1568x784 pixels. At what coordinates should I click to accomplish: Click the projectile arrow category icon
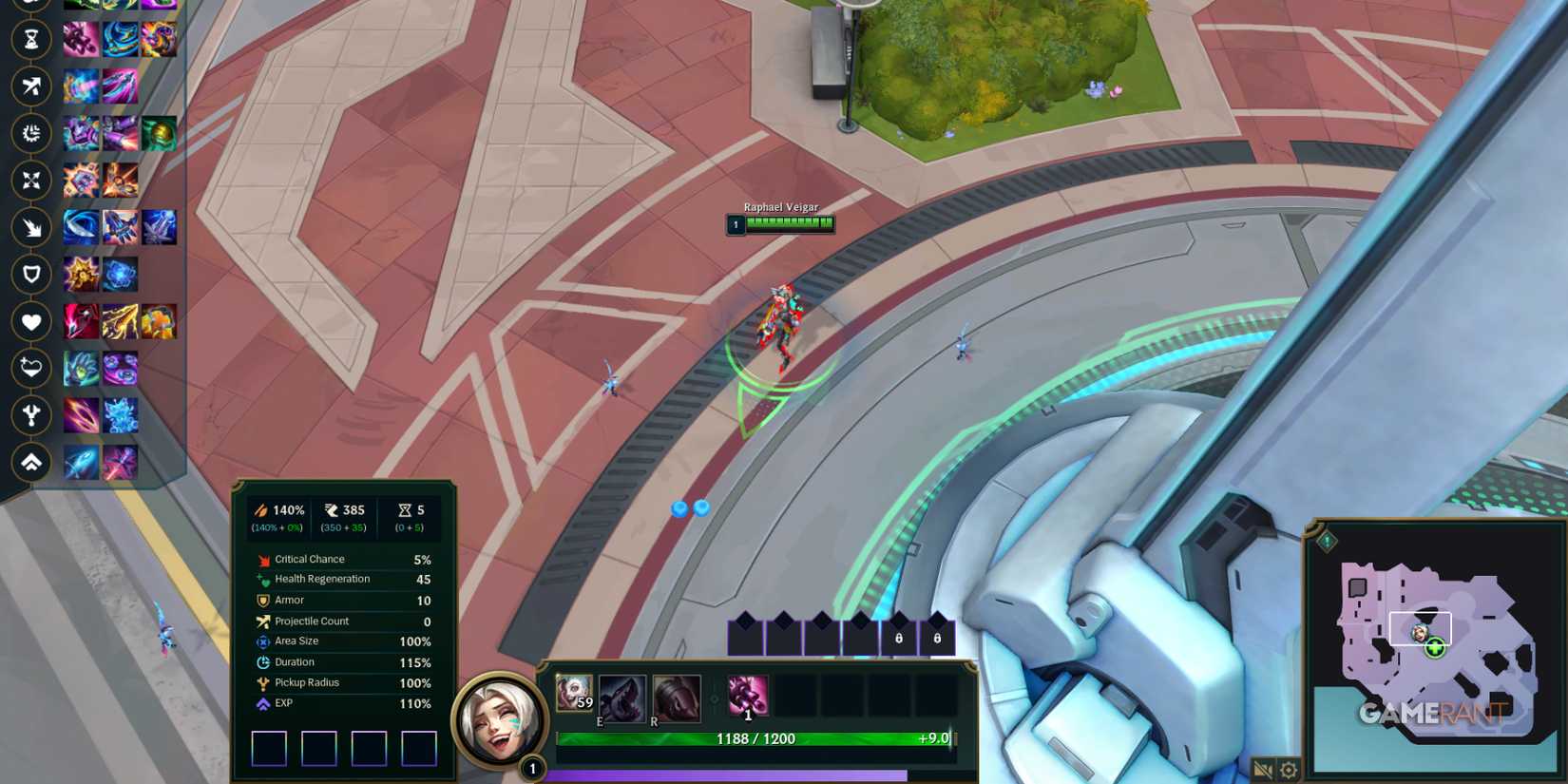[31, 86]
